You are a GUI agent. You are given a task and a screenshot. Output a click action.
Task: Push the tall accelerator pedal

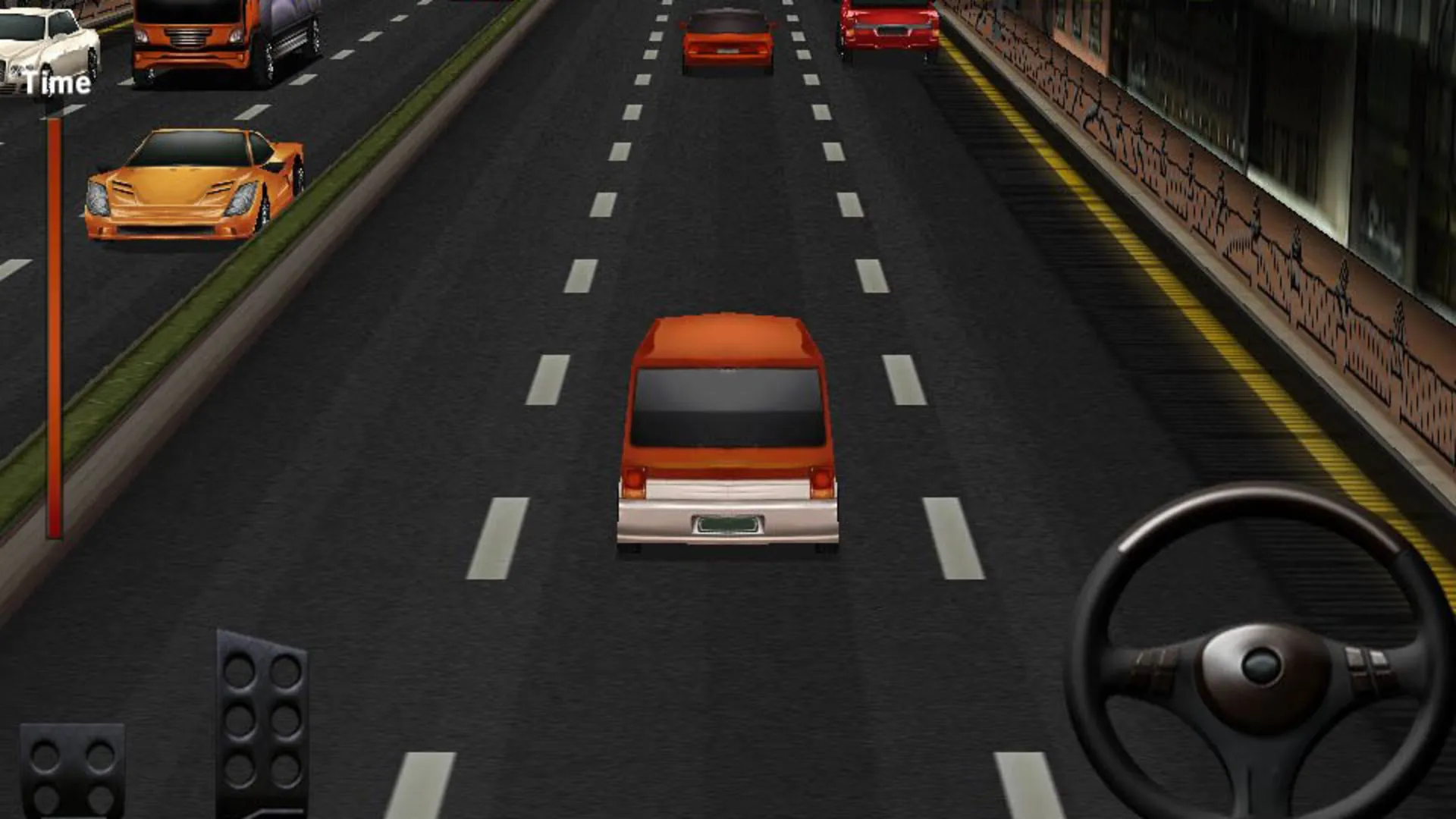tap(262, 724)
